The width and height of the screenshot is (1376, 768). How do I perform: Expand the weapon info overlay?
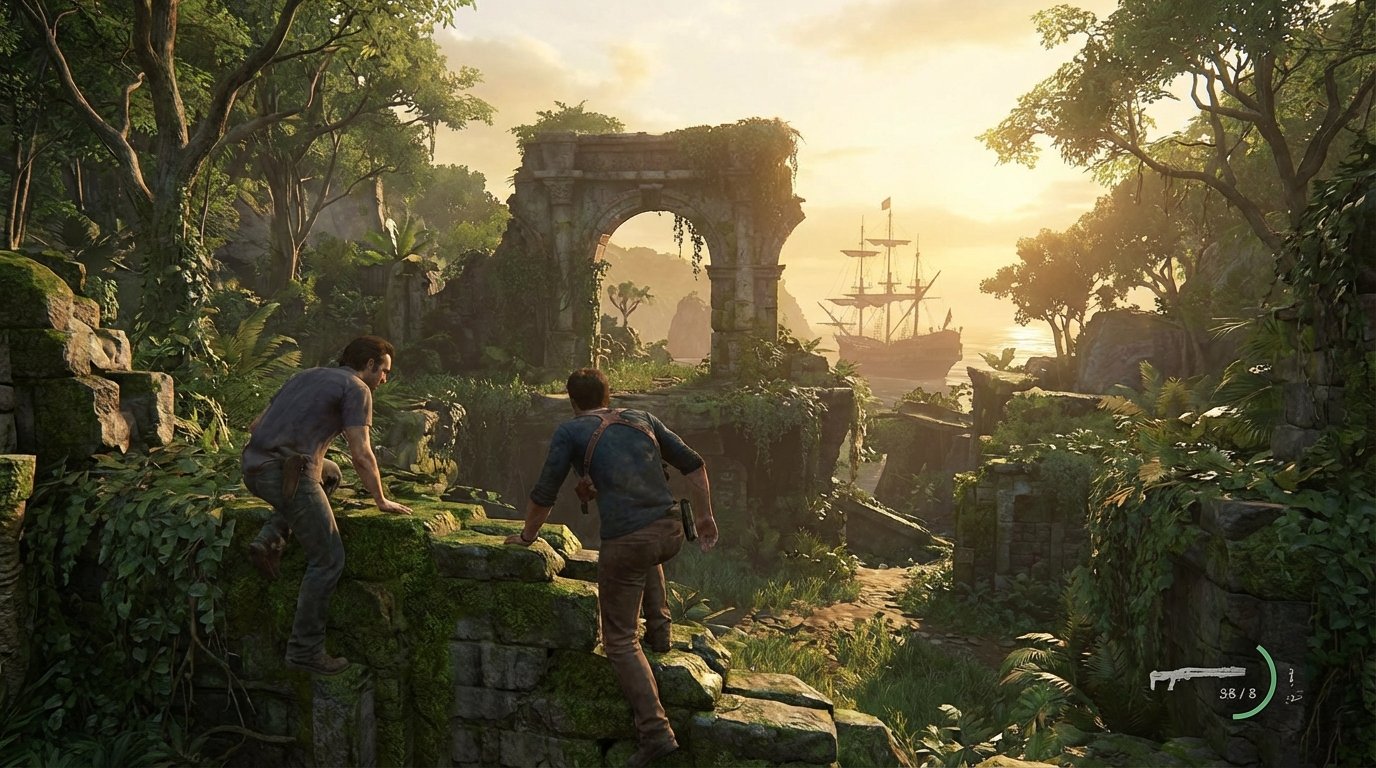[1198, 674]
